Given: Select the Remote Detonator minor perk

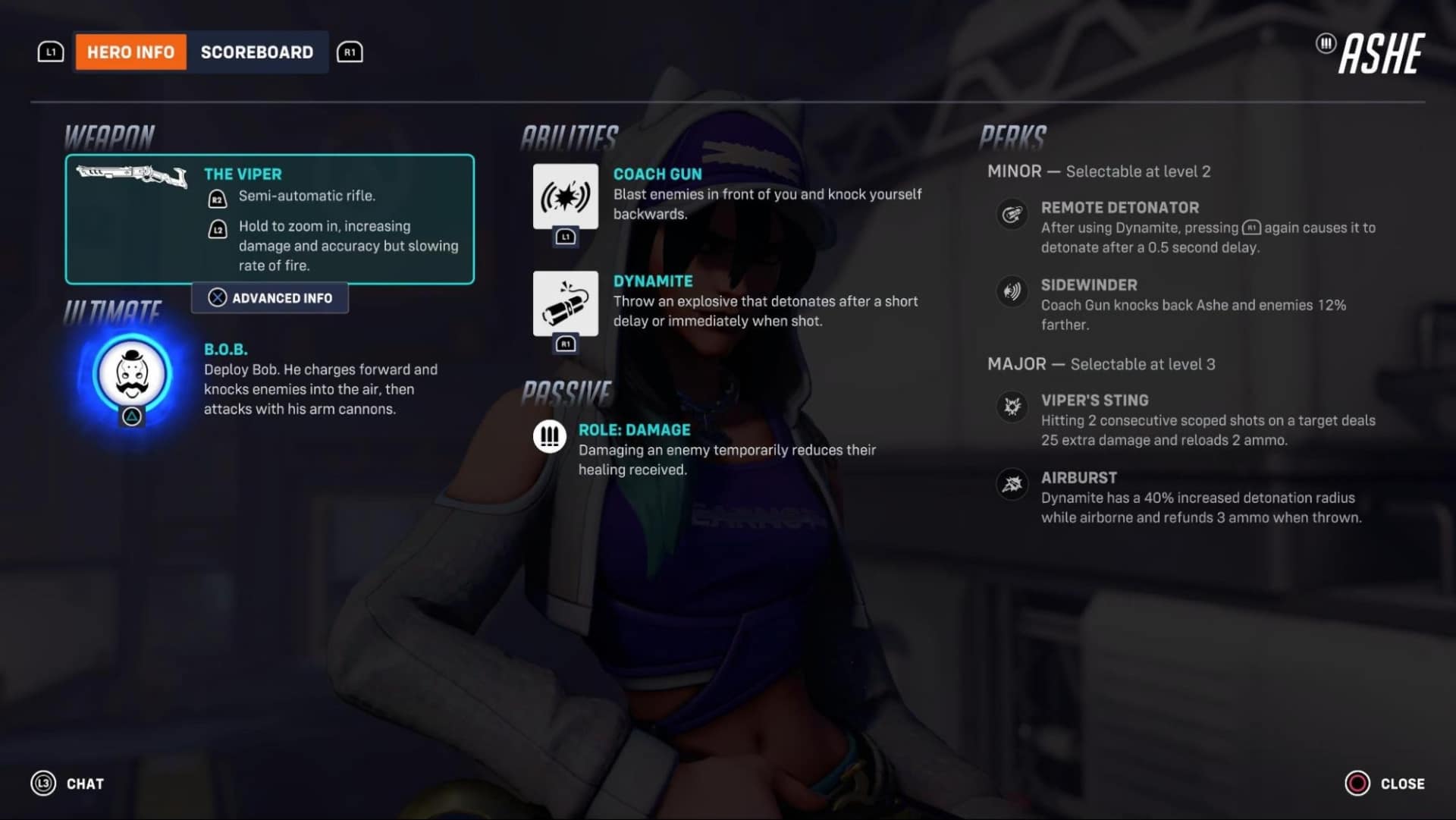Looking at the screenshot, I should (x=1121, y=207).
